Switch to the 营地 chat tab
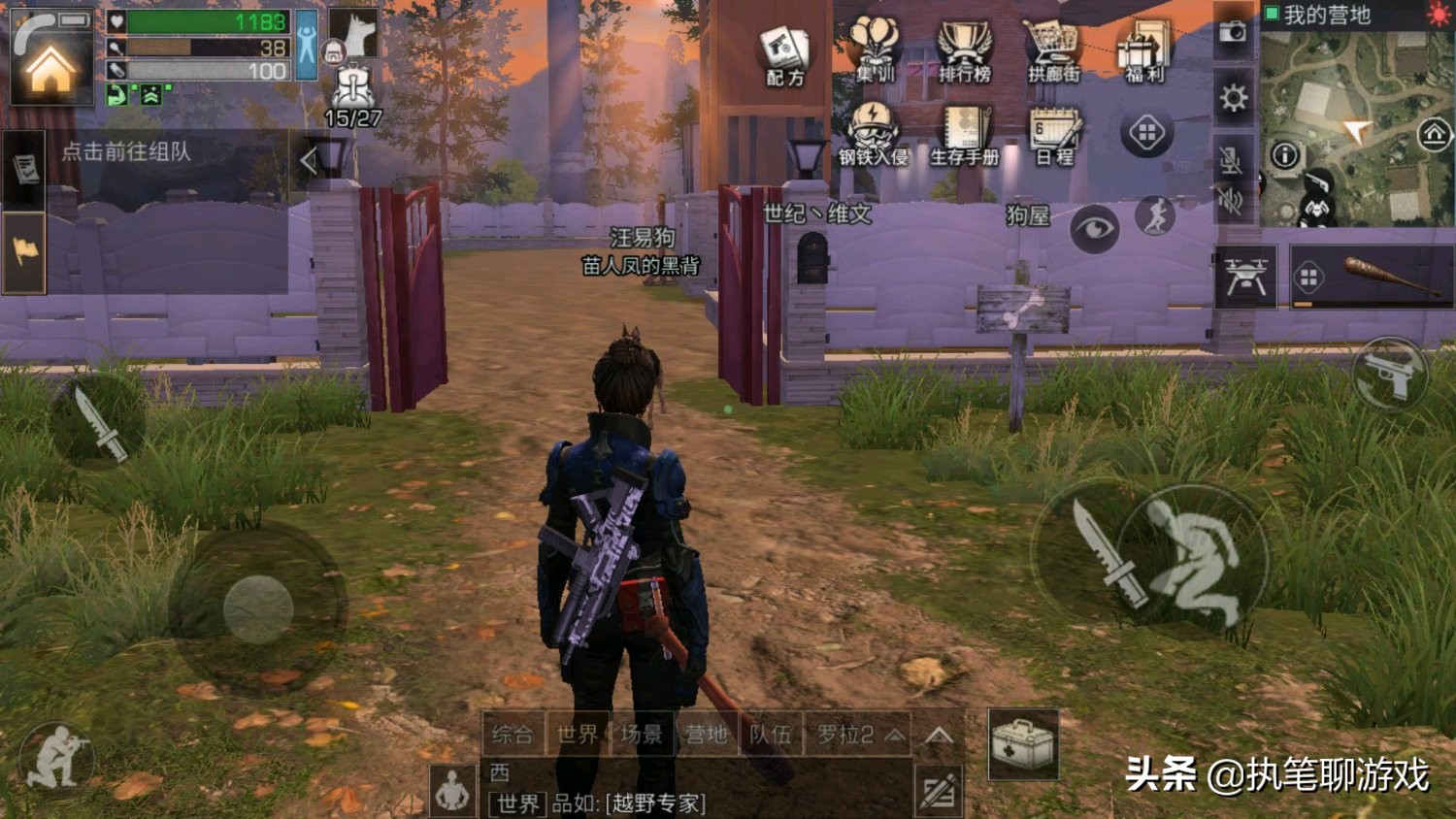The image size is (1456, 819). tap(706, 735)
